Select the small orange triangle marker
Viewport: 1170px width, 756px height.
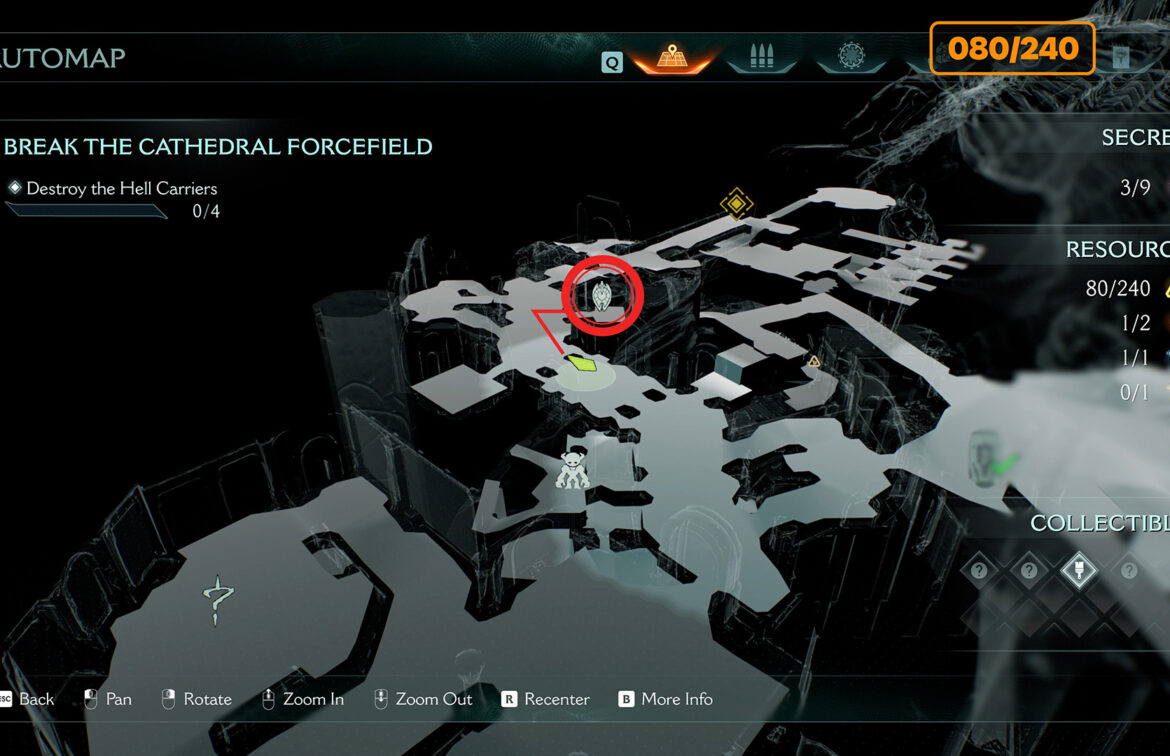[x=814, y=361]
